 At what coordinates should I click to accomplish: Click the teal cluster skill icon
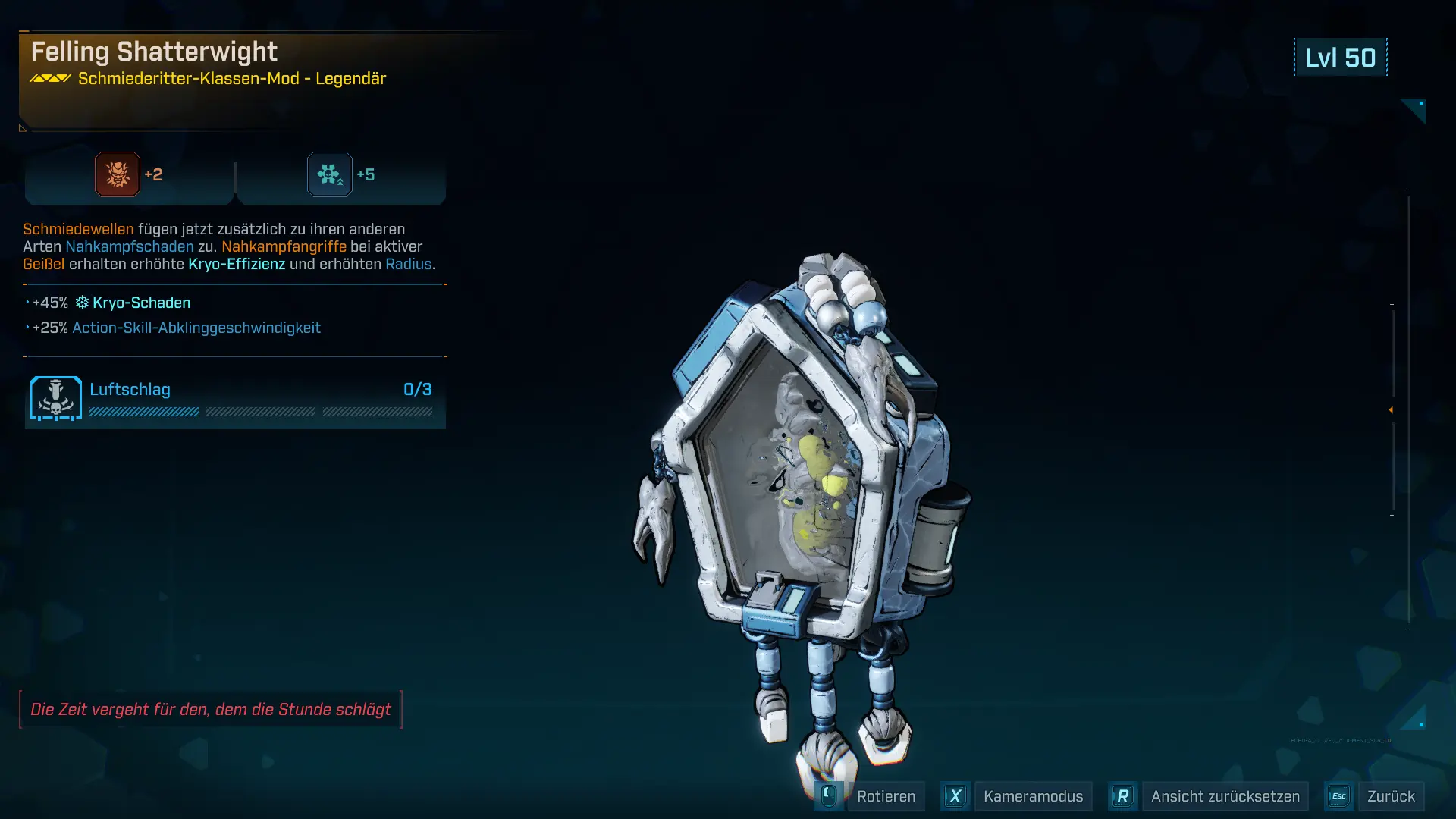click(x=330, y=174)
